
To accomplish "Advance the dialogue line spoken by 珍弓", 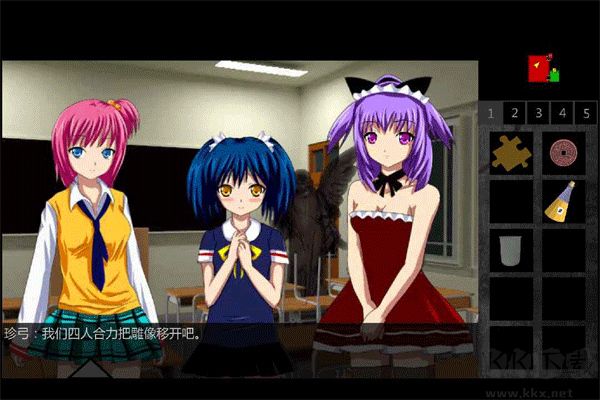I will pyautogui.click(x=240, y=334).
